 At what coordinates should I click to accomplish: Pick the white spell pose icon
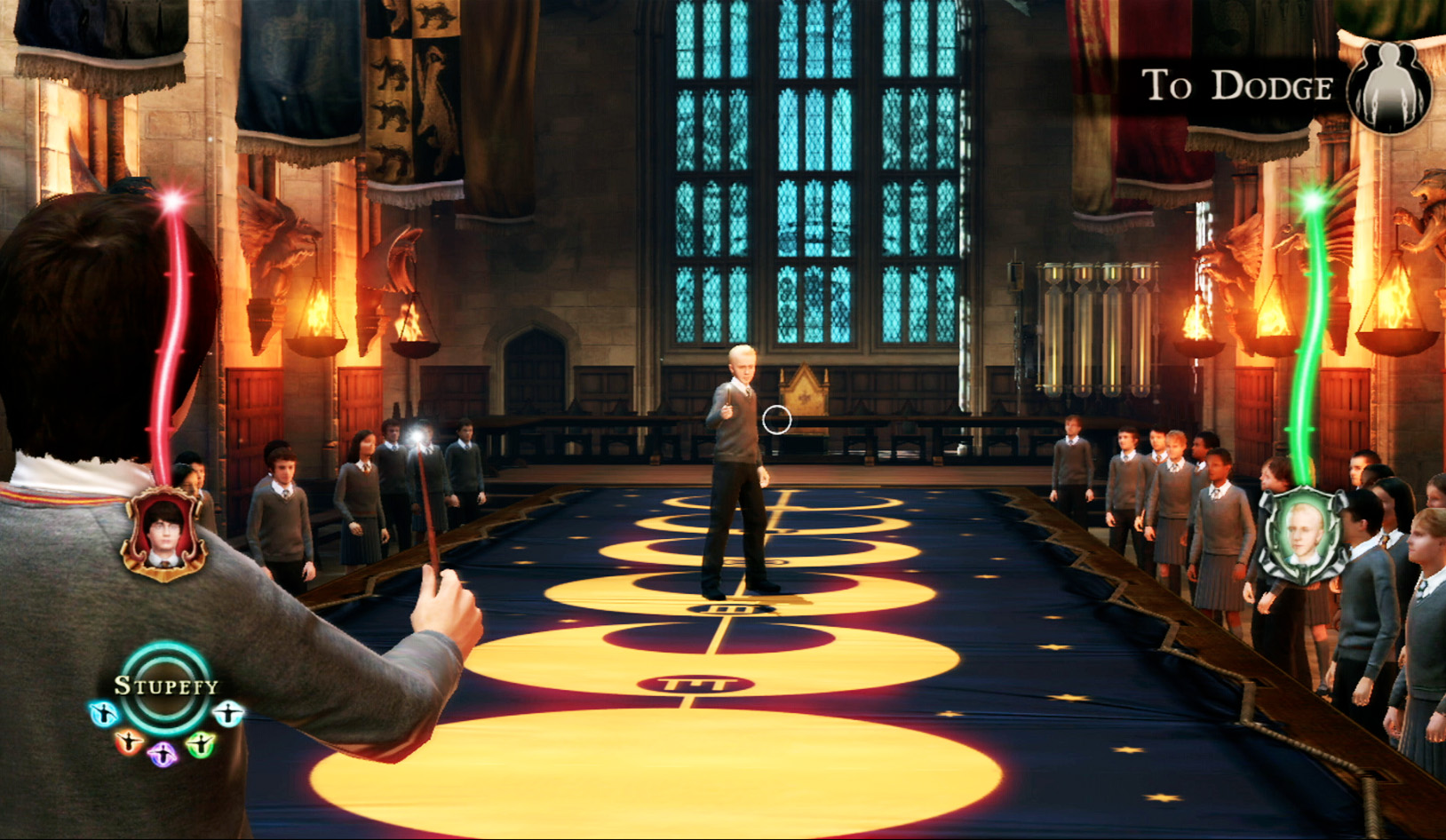pos(228,714)
